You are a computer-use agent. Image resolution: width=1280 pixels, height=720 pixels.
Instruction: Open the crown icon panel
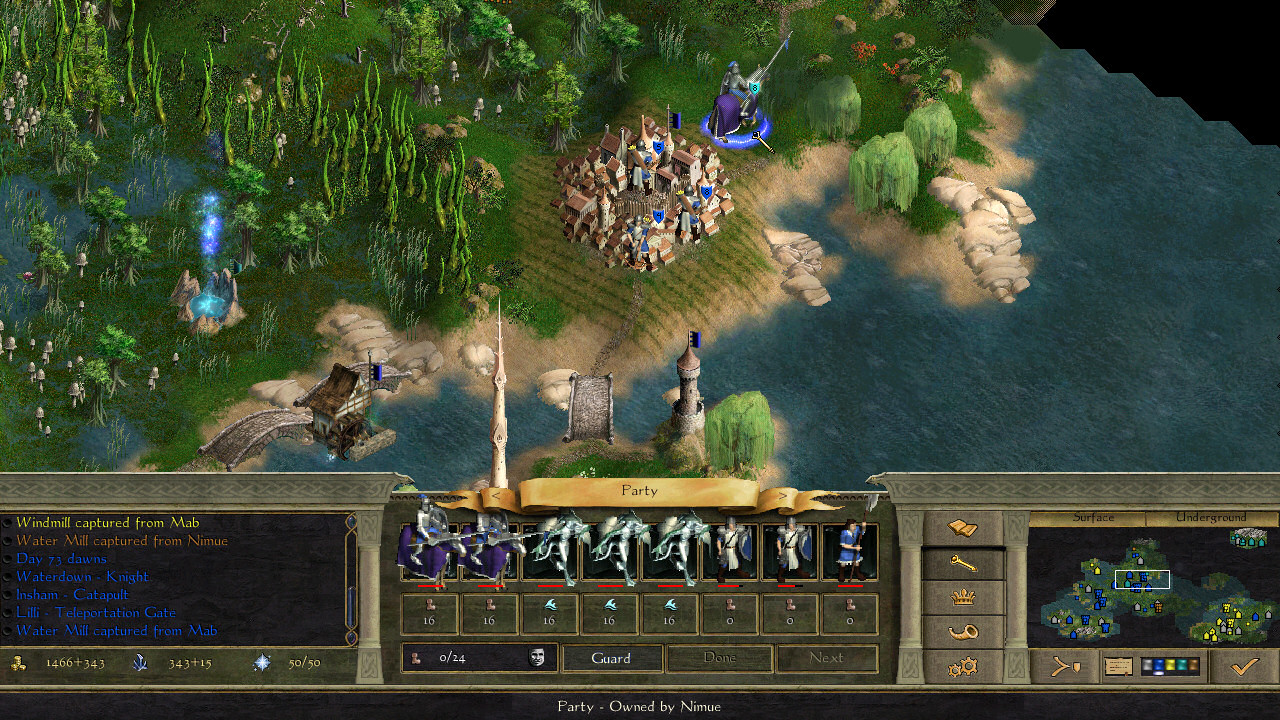pyautogui.click(x=962, y=598)
